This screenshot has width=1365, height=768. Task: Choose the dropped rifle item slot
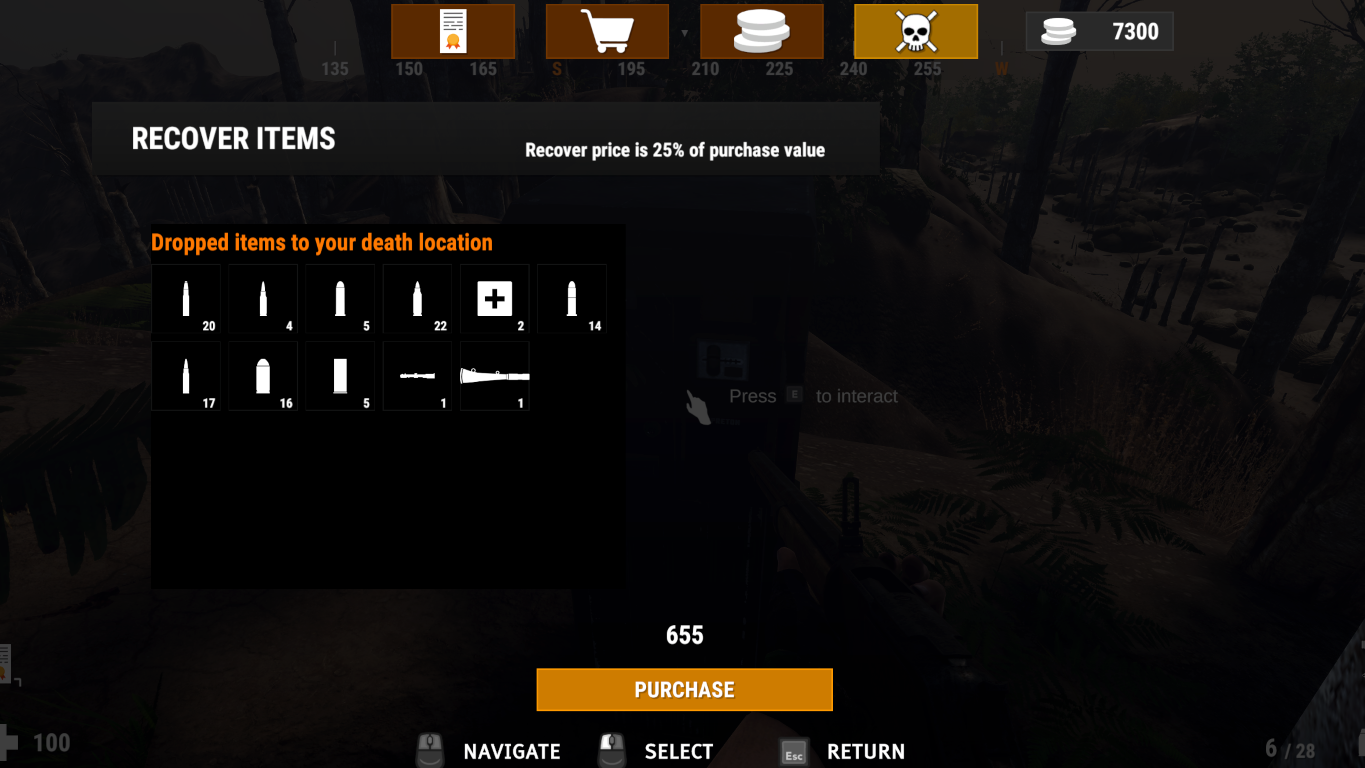pyautogui.click(x=495, y=376)
